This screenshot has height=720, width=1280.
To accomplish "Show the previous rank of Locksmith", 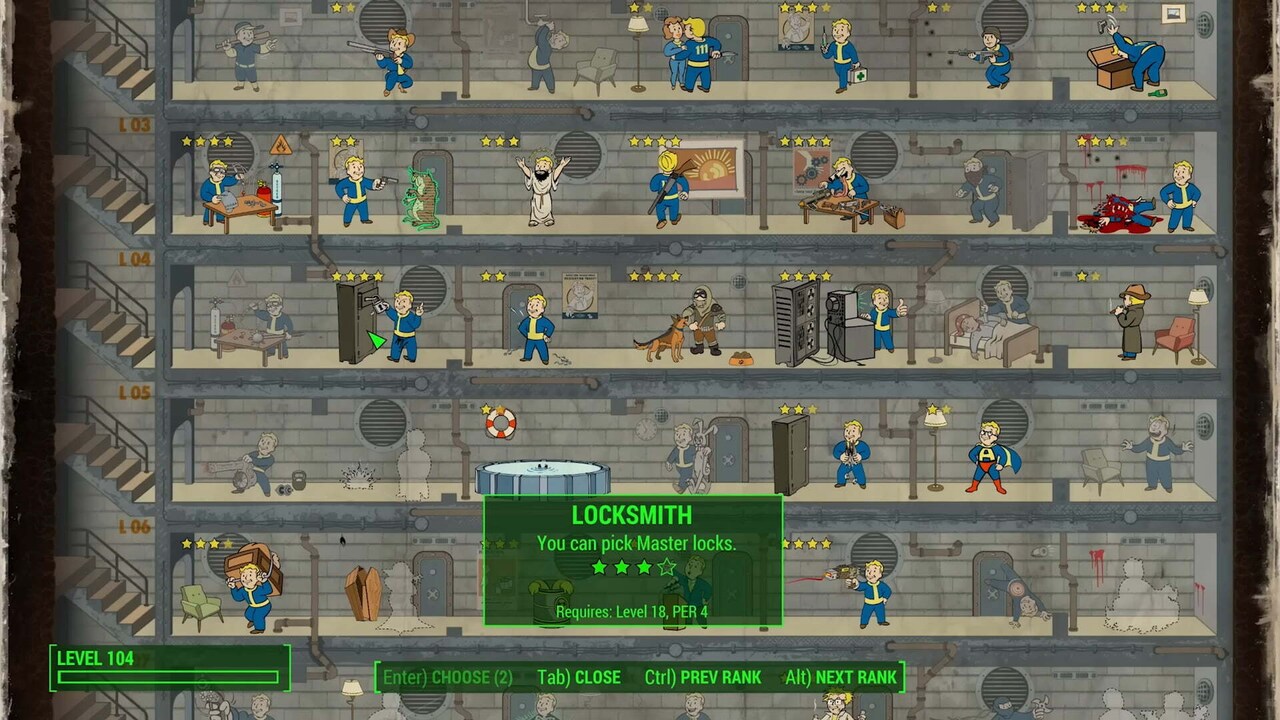I will point(703,677).
